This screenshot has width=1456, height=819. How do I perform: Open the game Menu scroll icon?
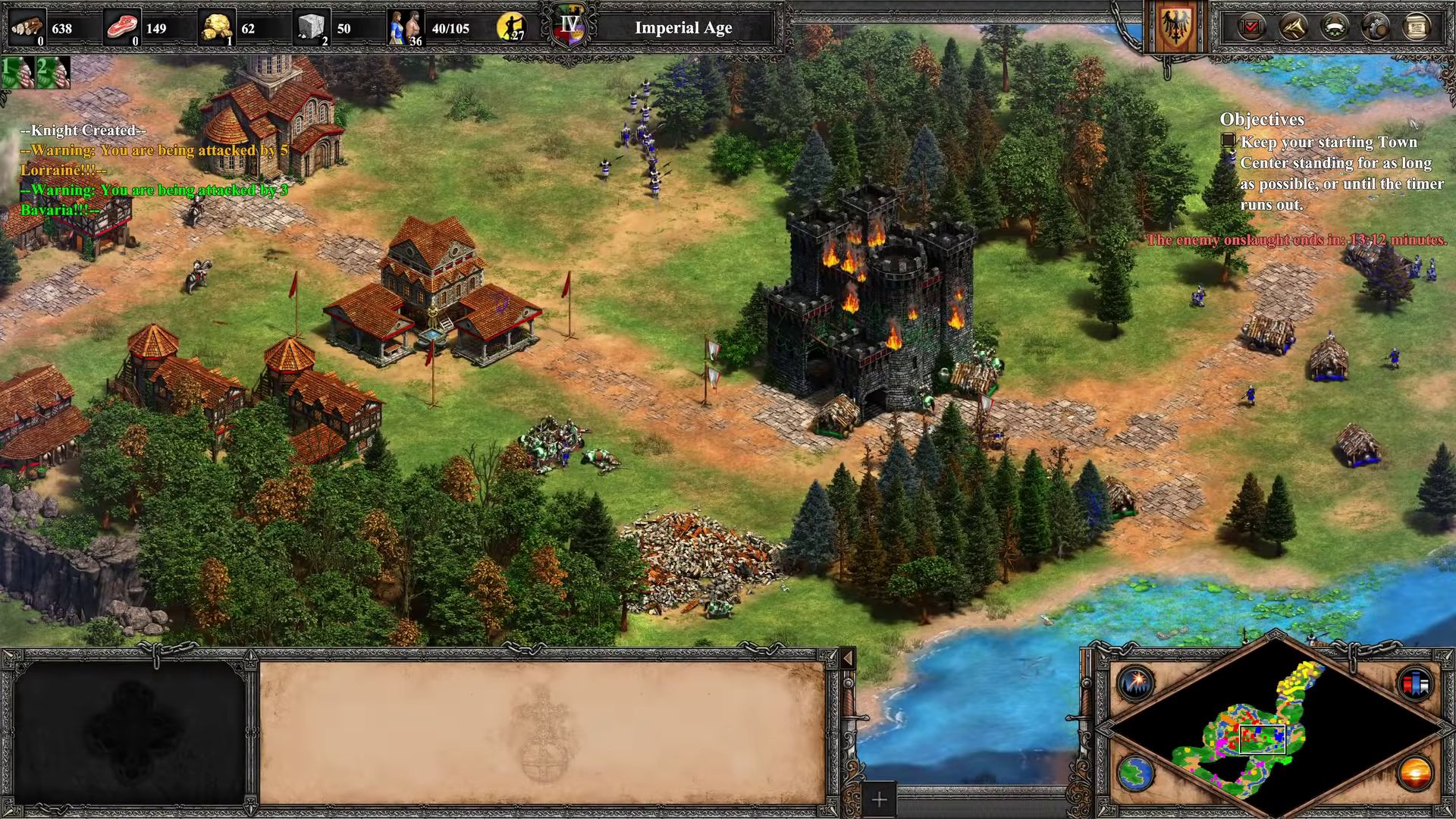(x=1418, y=27)
